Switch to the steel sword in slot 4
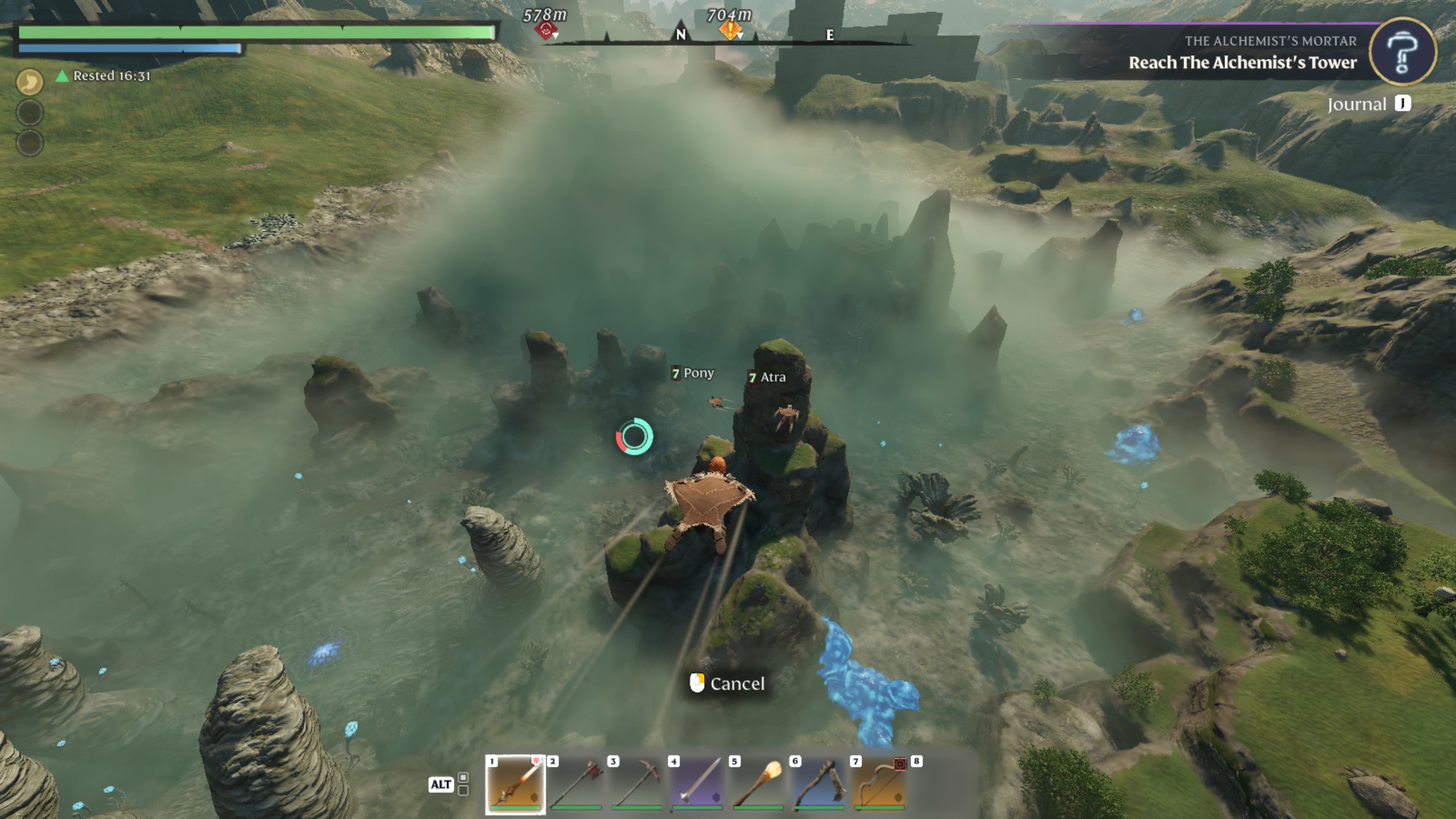Image resolution: width=1456 pixels, height=819 pixels. (698, 784)
